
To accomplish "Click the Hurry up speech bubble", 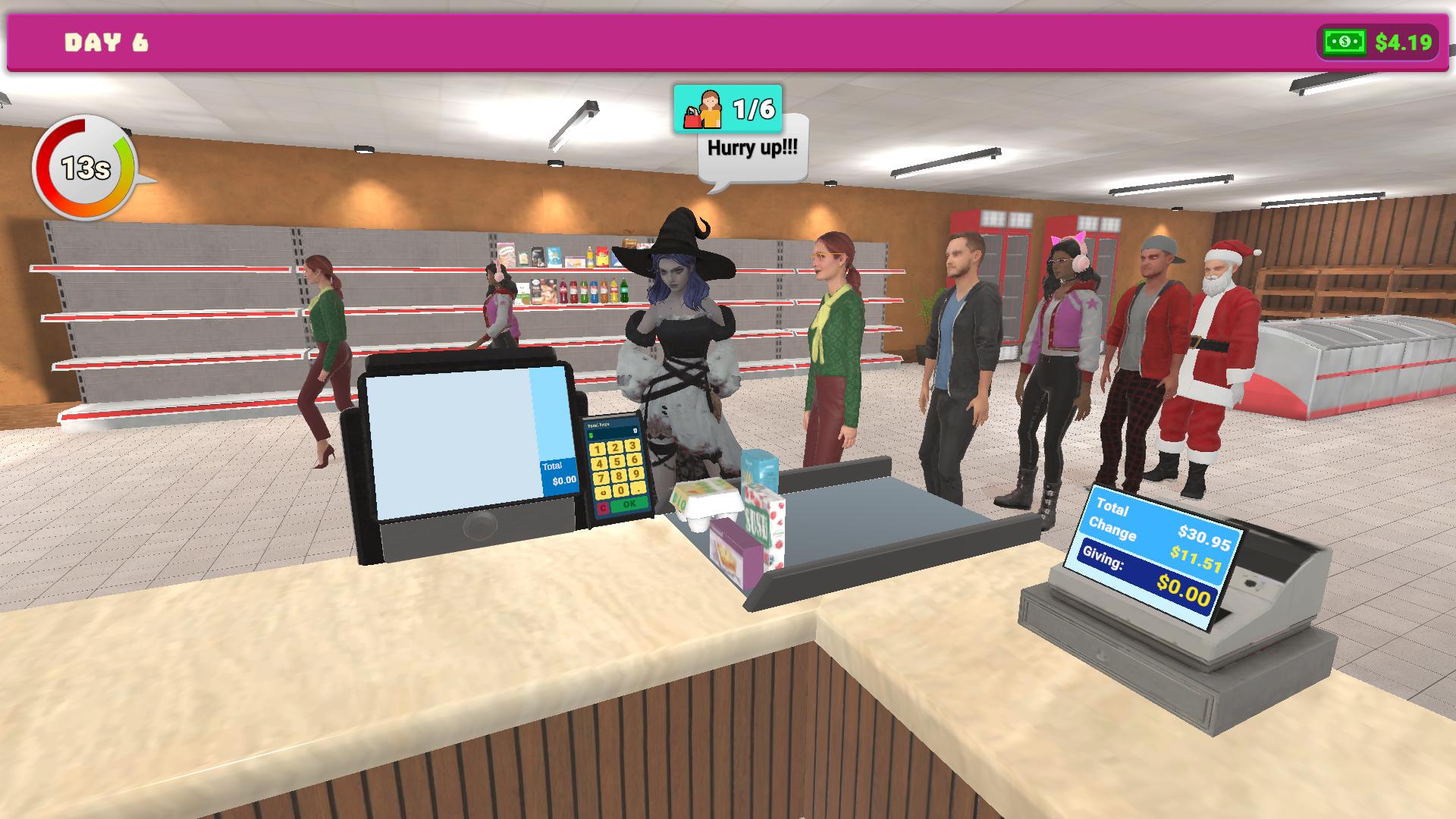I will pos(753,149).
